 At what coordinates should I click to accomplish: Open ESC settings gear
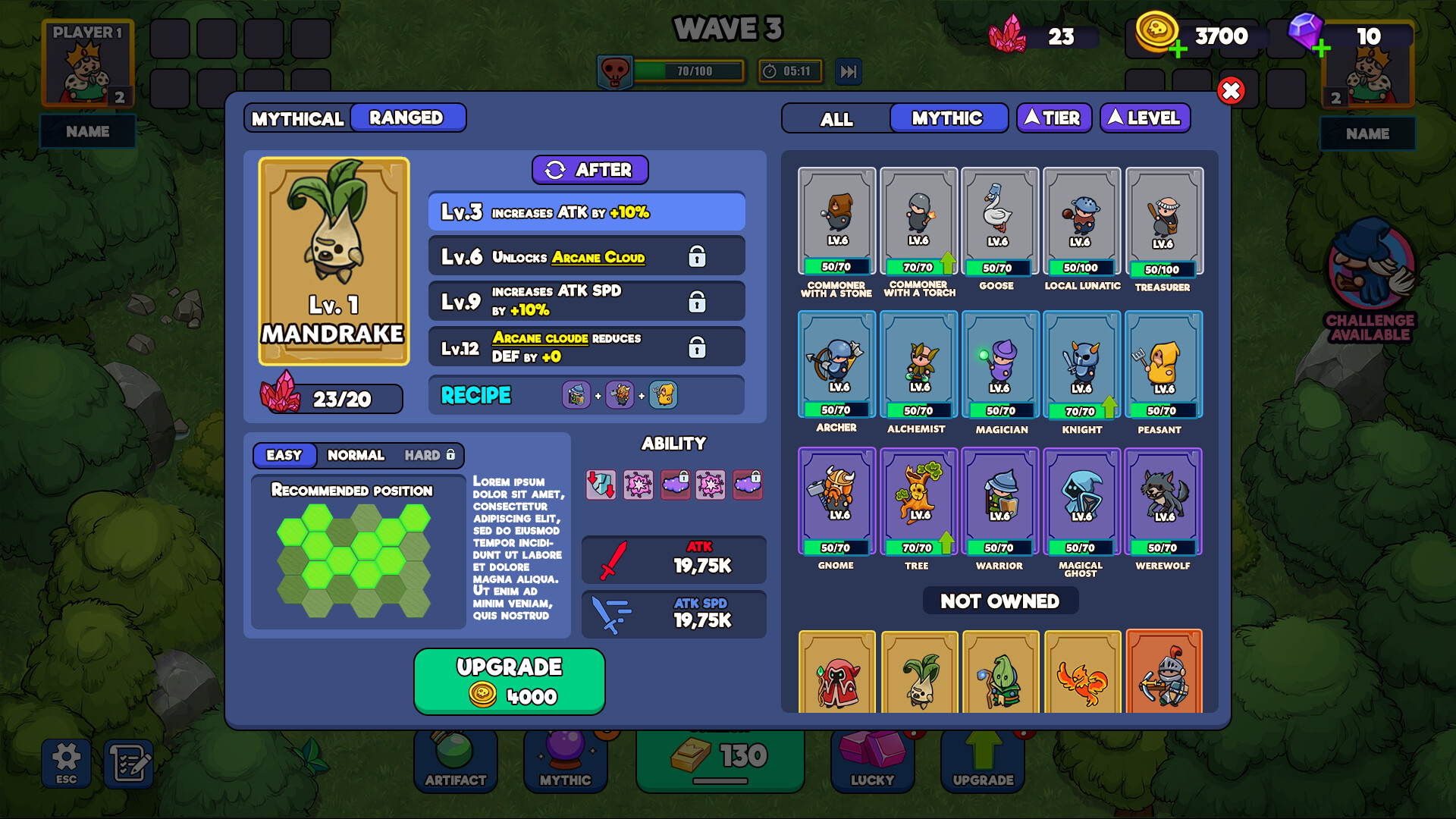point(66,762)
